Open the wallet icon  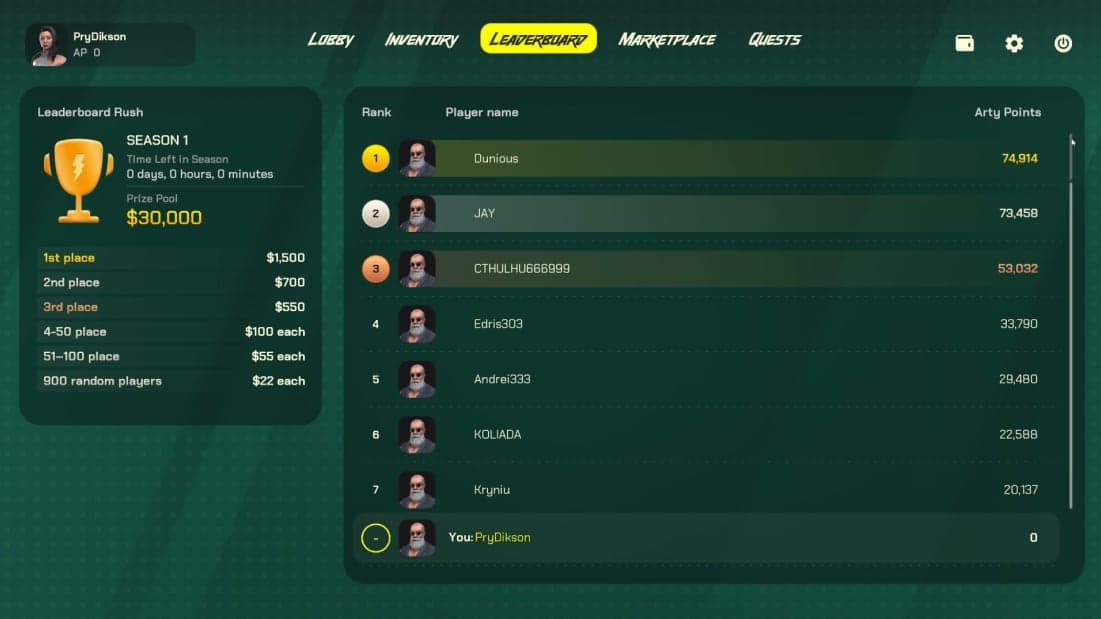[x=965, y=44]
